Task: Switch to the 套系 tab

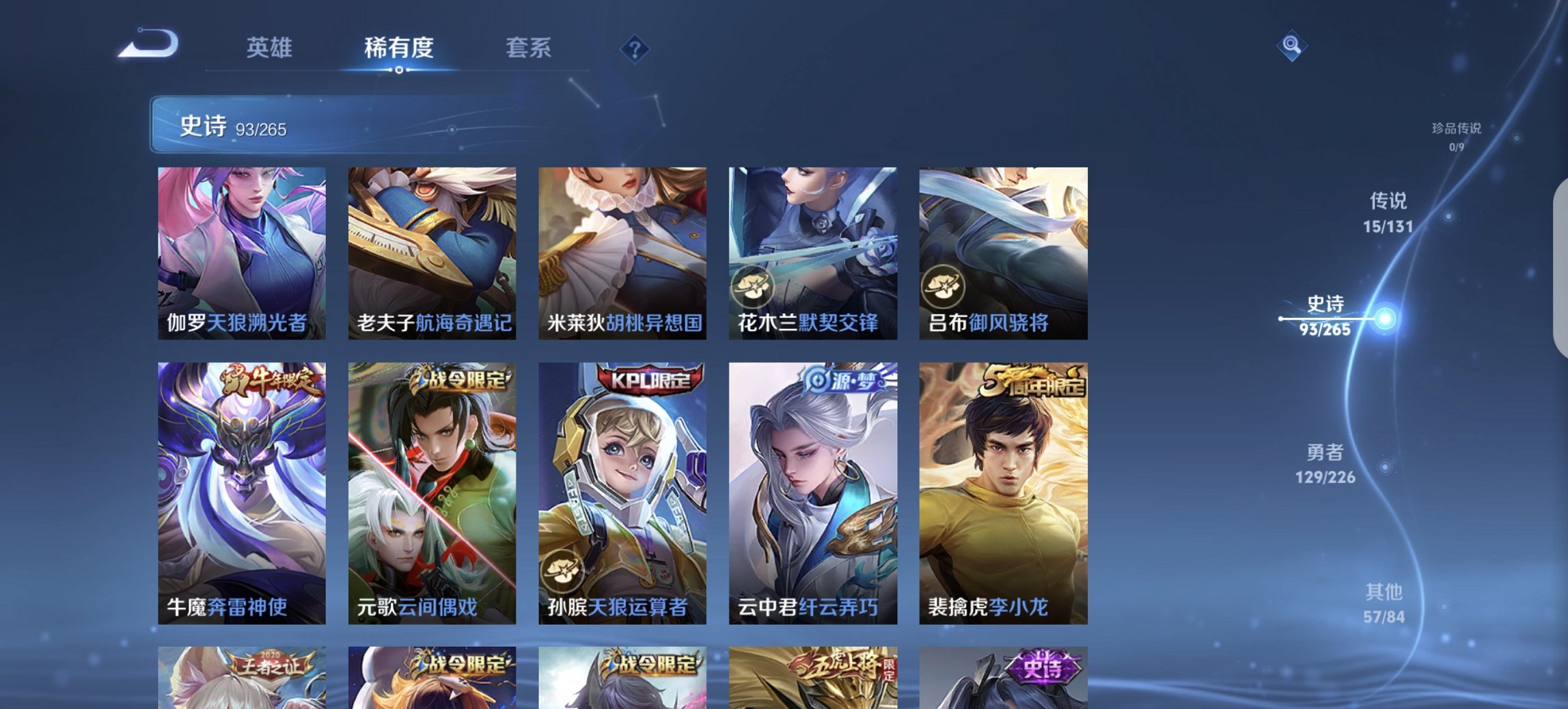Action: [529, 48]
